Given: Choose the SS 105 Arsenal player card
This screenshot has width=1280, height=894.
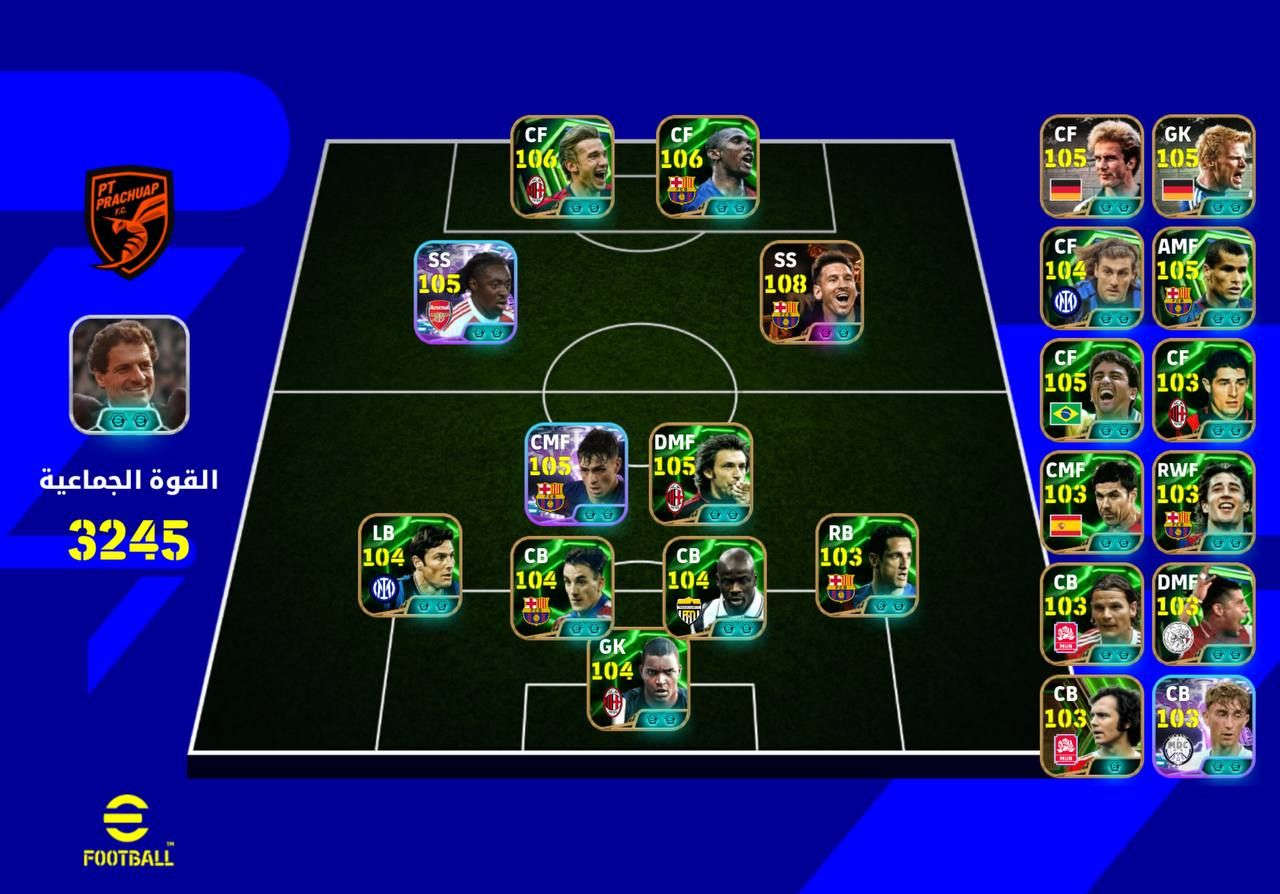Looking at the screenshot, I should click(465, 292).
